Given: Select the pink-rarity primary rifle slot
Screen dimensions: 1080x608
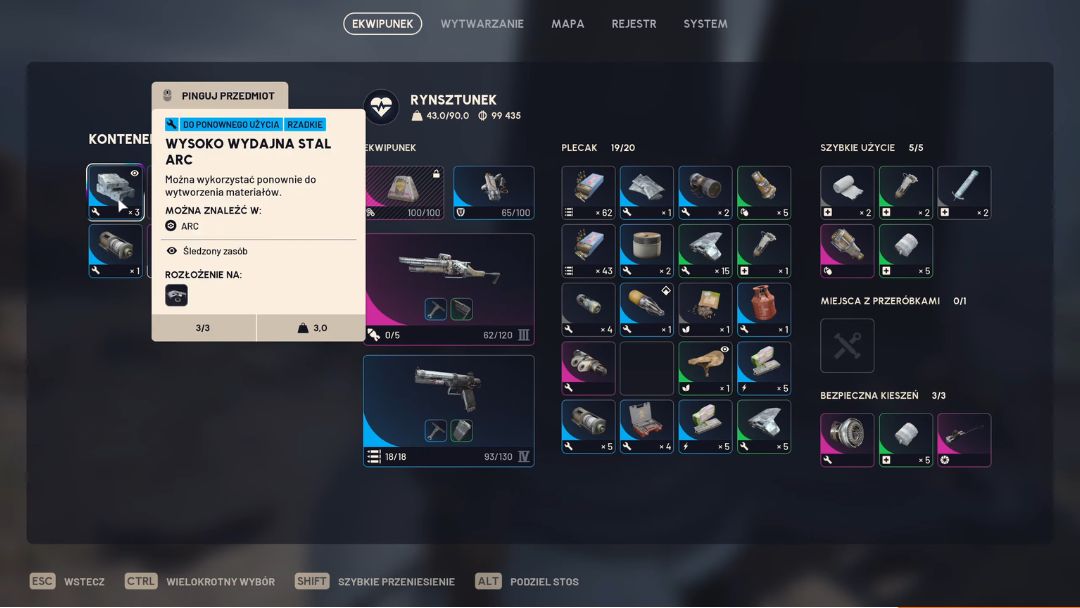Looking at the screenshot, I should coord(448,289).
